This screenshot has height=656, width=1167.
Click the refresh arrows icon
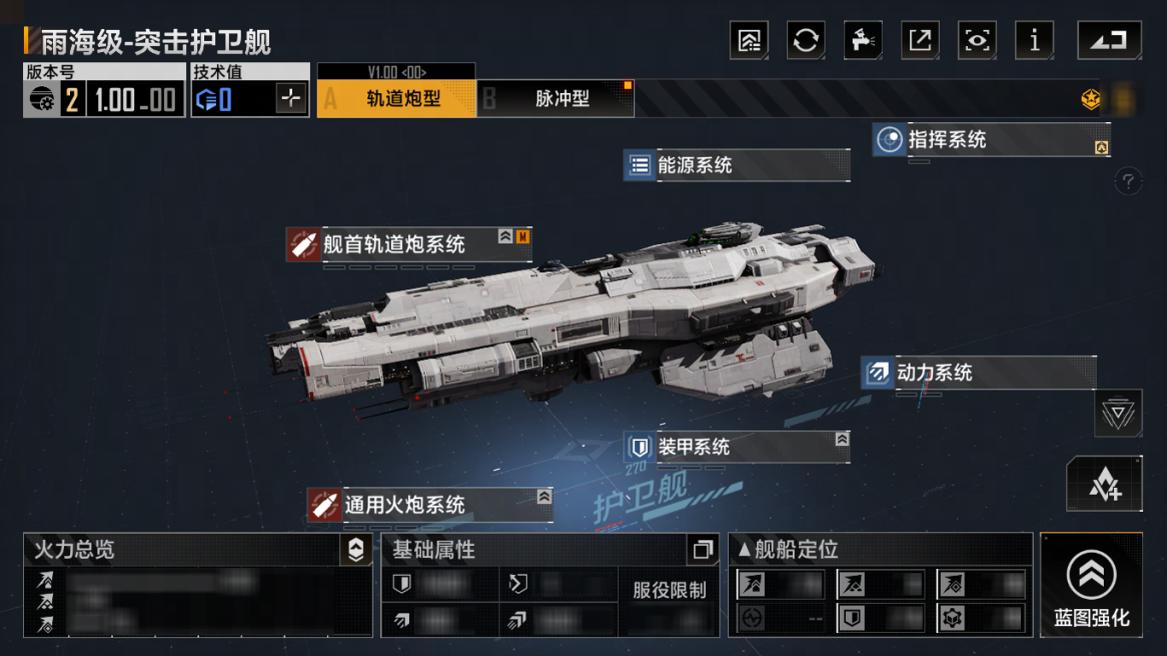[805, 40]
